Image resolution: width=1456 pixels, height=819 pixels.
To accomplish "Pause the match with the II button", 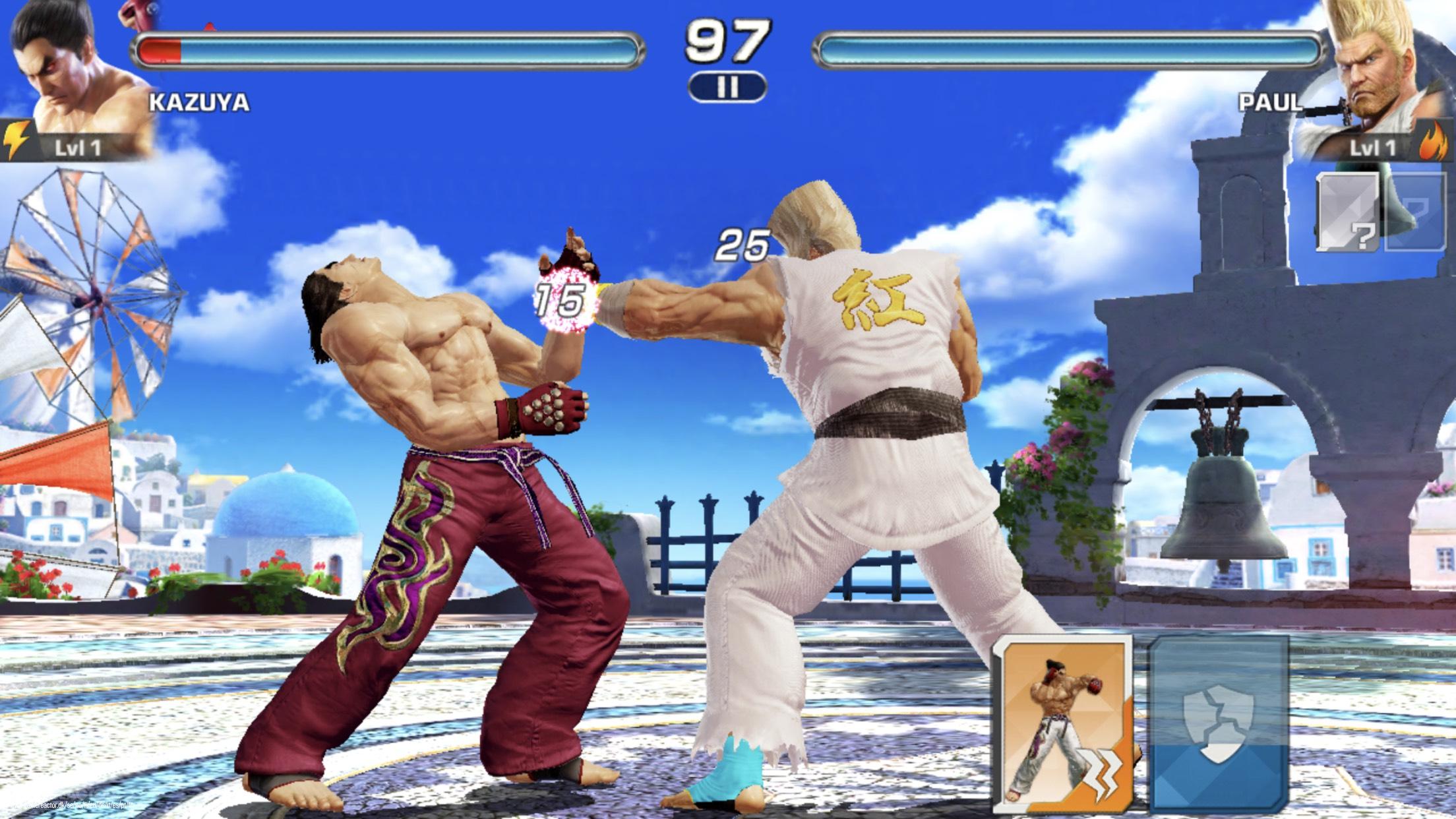I will coord(727,86).
